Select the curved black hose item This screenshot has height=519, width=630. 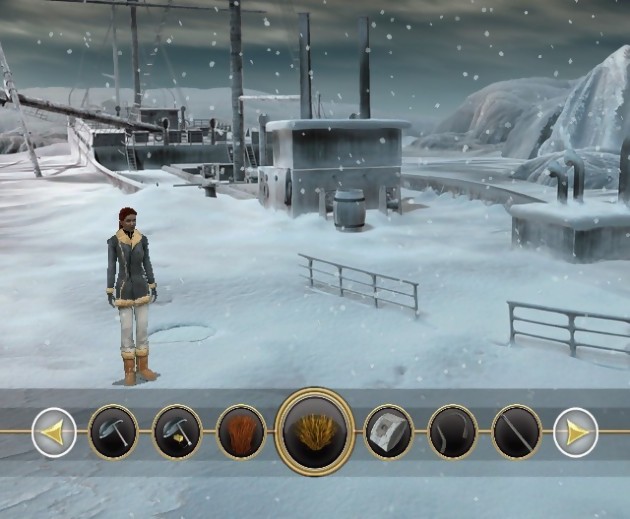pos(453,432)
